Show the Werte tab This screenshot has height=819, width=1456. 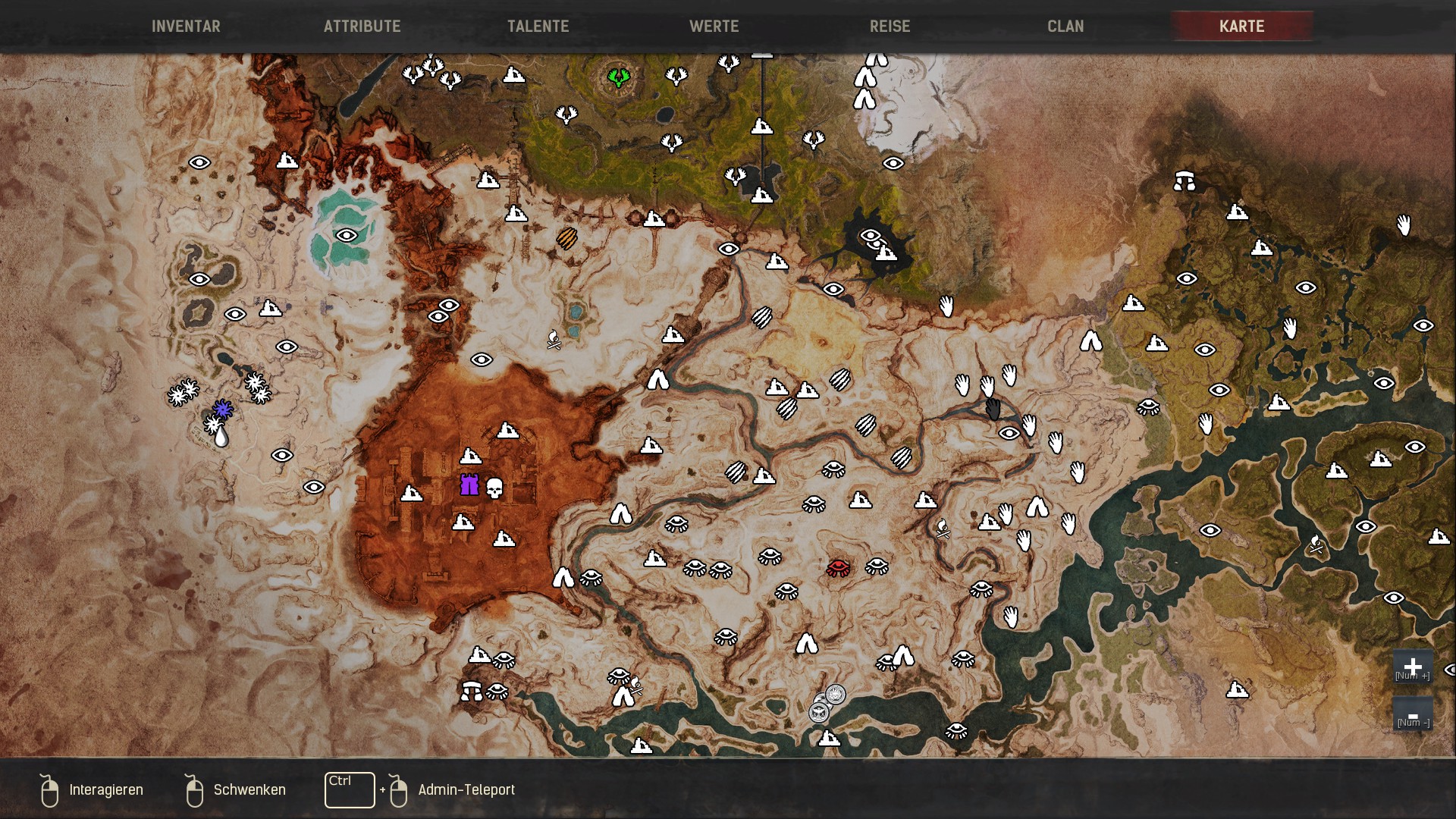coord(714,26)
